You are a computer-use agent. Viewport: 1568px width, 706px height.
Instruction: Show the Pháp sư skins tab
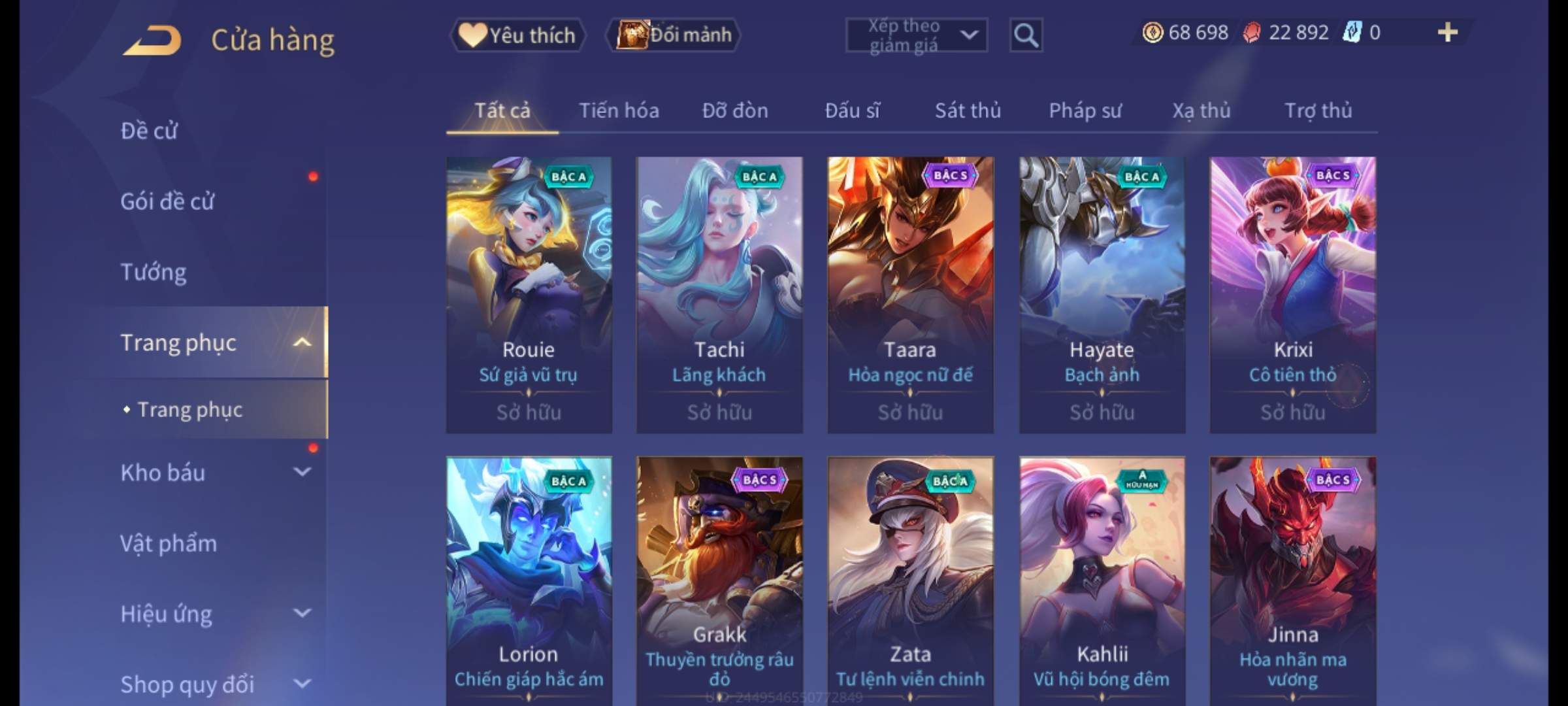click(x=1085, y=111)
